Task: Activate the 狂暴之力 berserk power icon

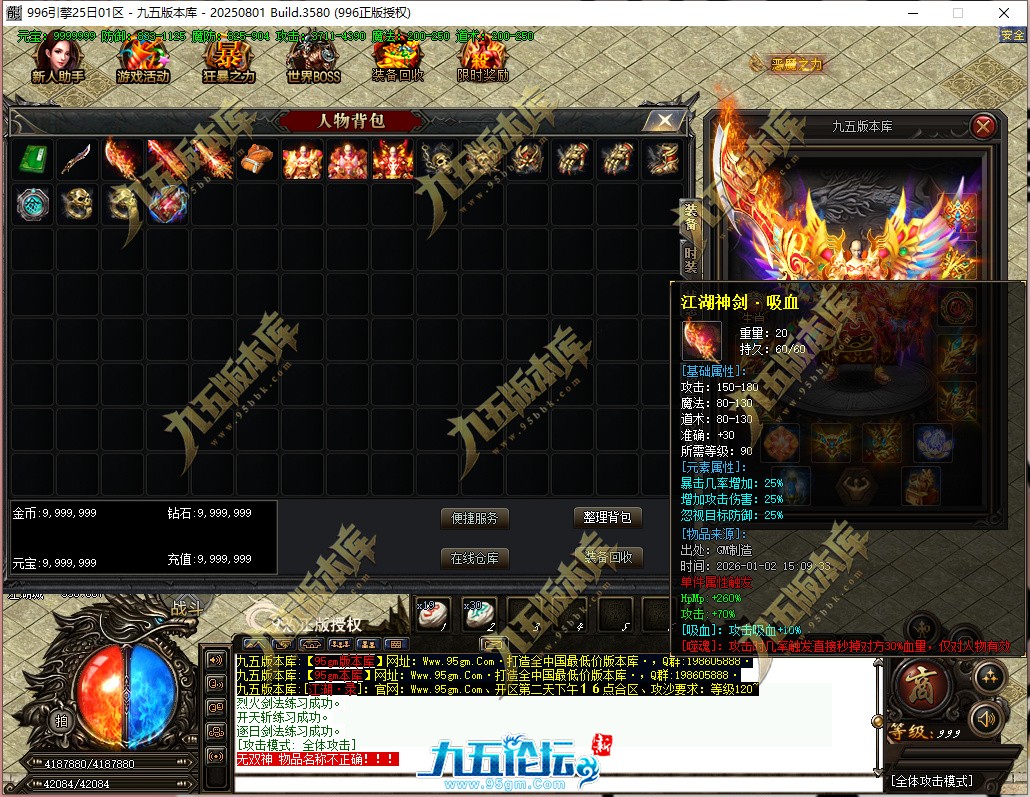Action: [229, 61]
